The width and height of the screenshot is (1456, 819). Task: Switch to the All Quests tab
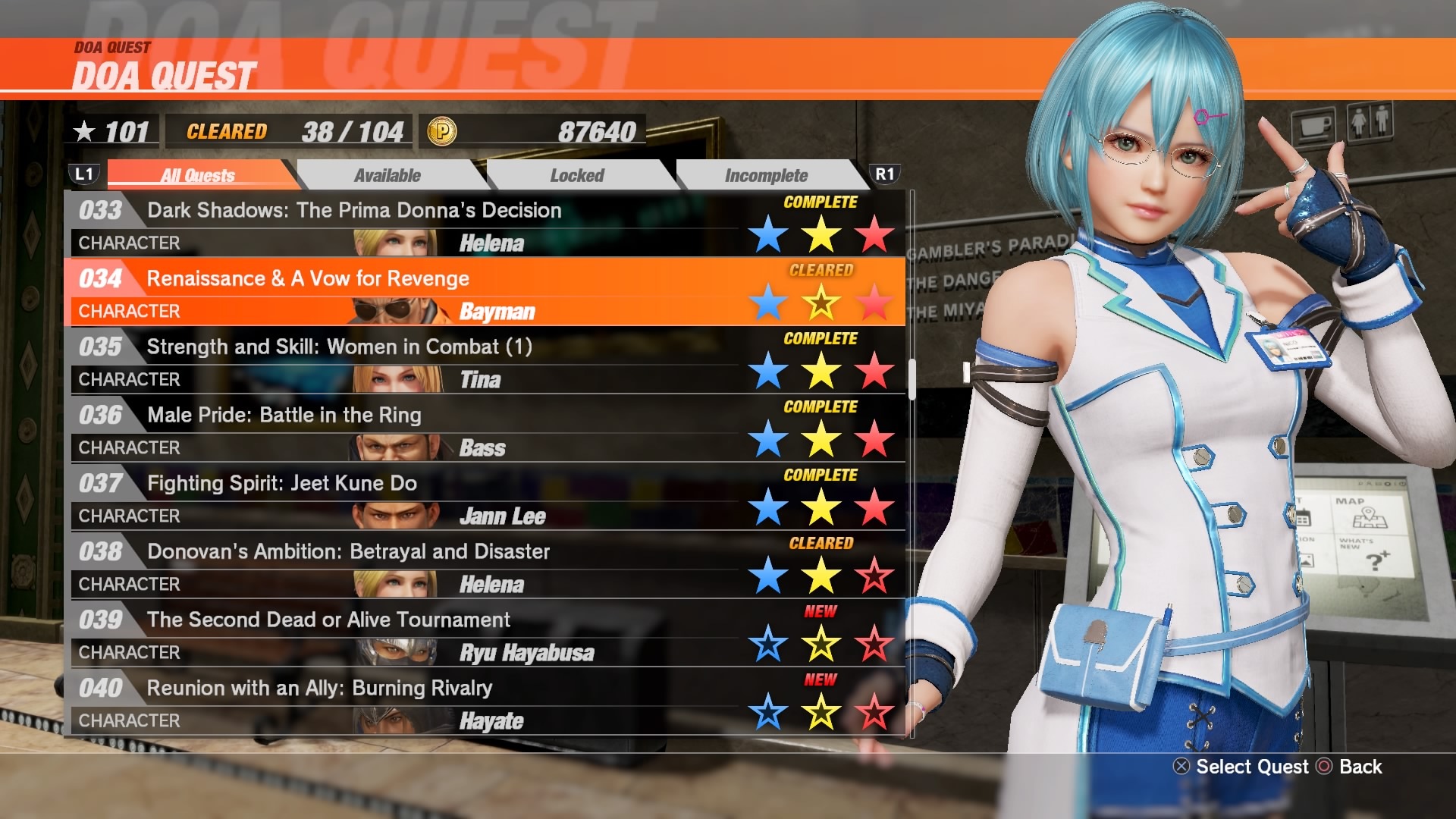(x=198, y=175)
